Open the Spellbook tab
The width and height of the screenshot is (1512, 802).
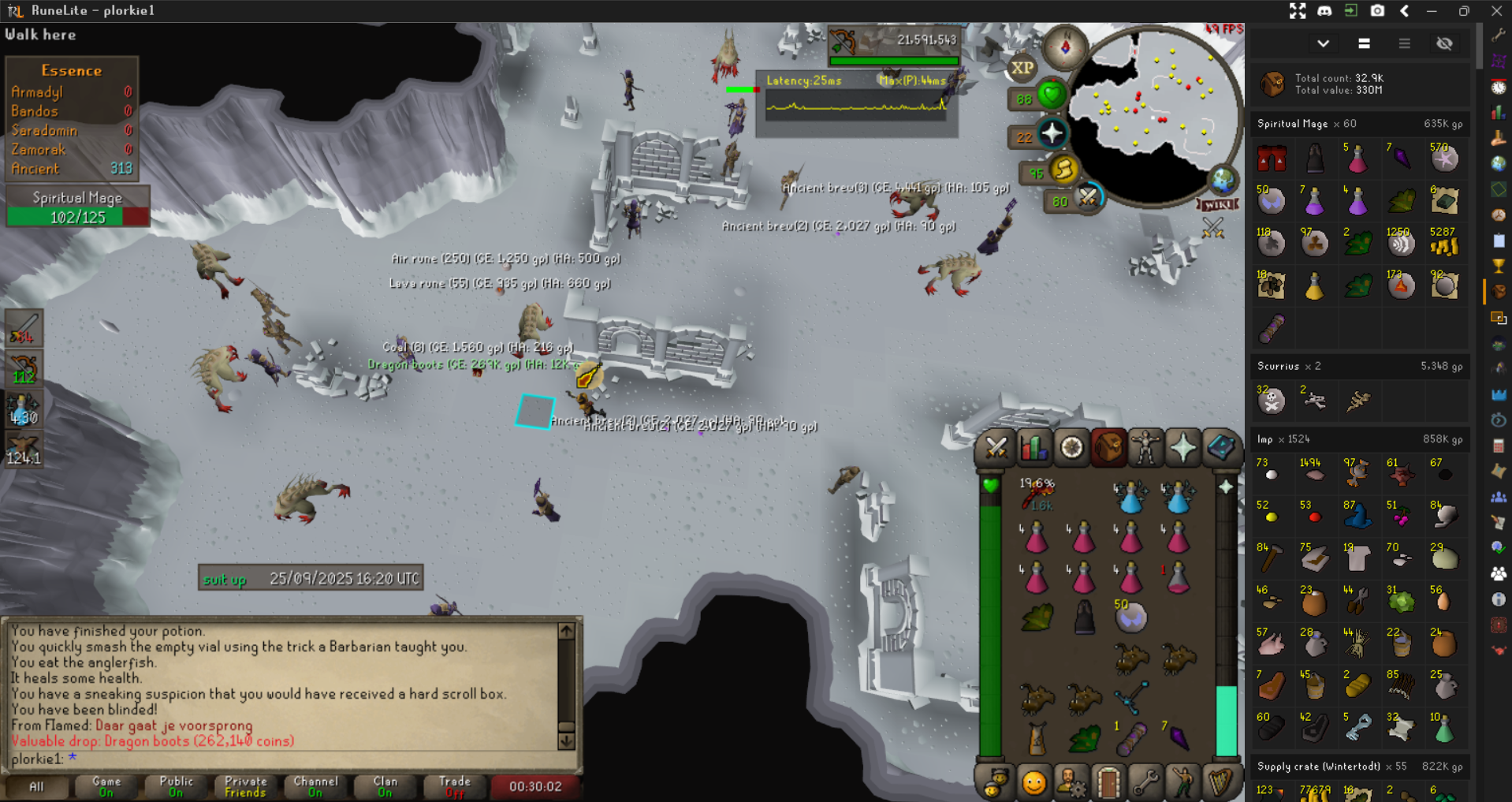pos(1220,448)
